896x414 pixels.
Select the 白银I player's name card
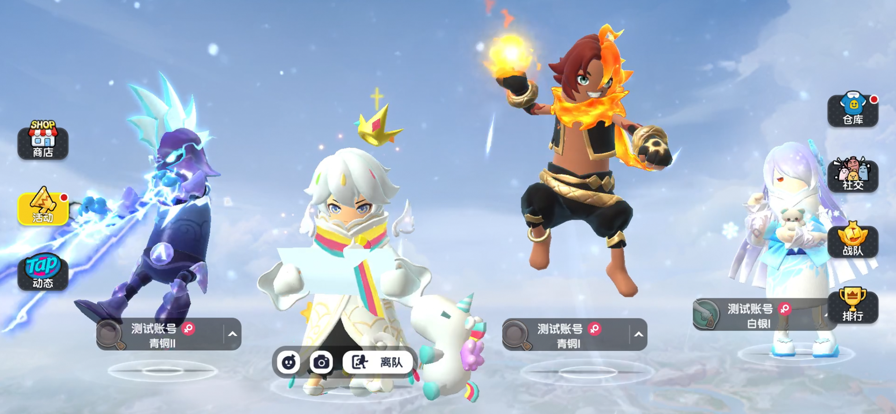(x=755, y=315)
